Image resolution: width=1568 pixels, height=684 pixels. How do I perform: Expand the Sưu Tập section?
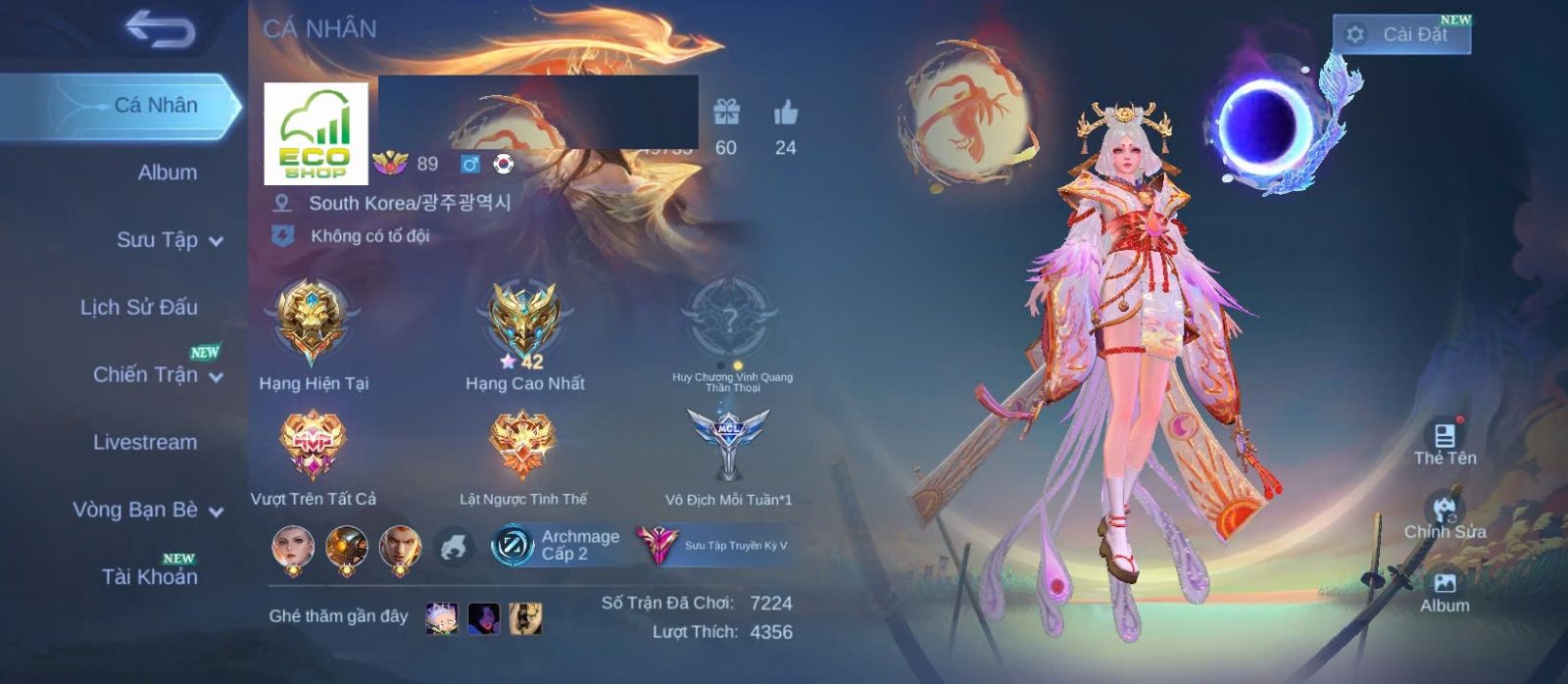[169, 240]
